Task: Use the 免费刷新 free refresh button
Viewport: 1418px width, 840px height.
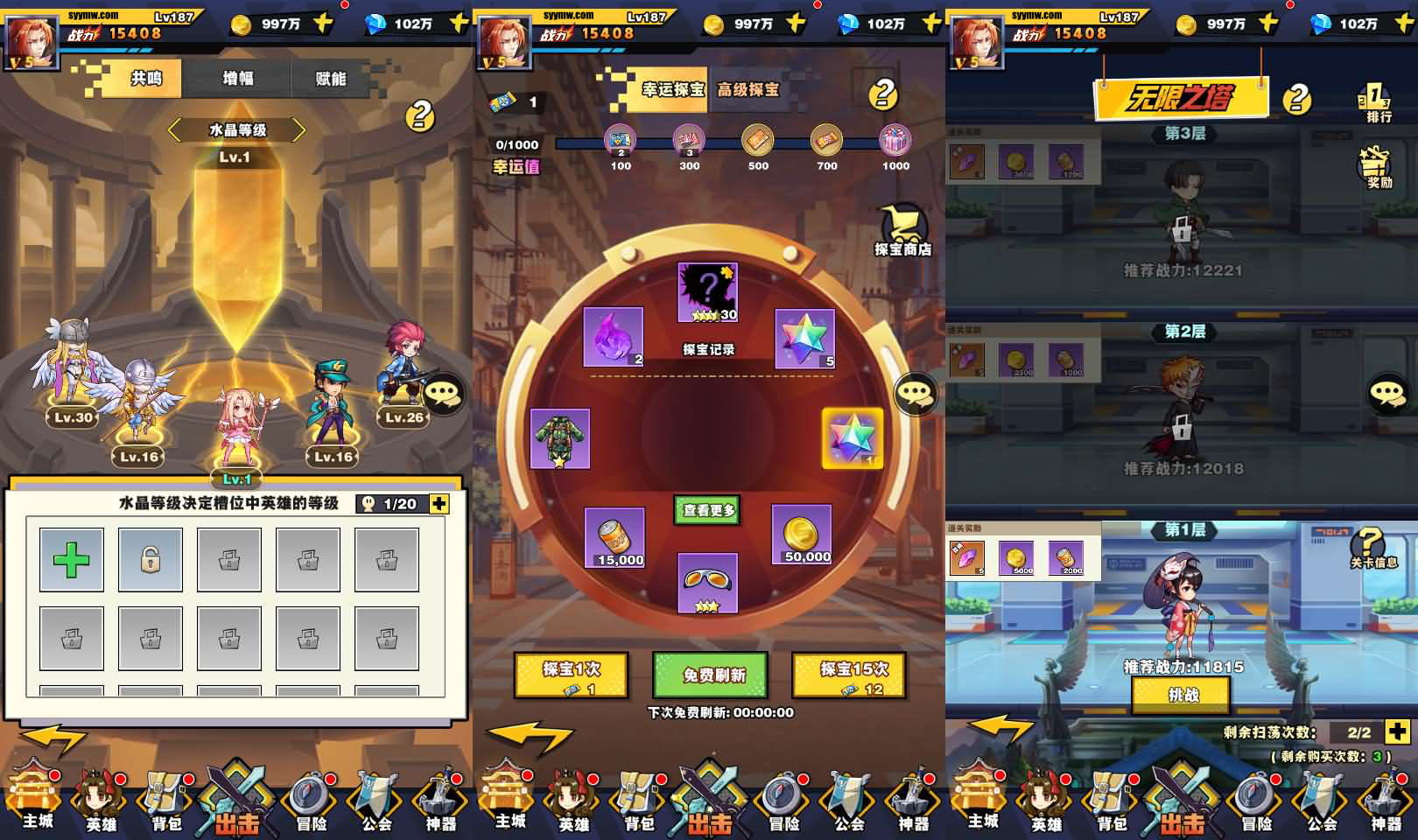Action: click(711, 675)
